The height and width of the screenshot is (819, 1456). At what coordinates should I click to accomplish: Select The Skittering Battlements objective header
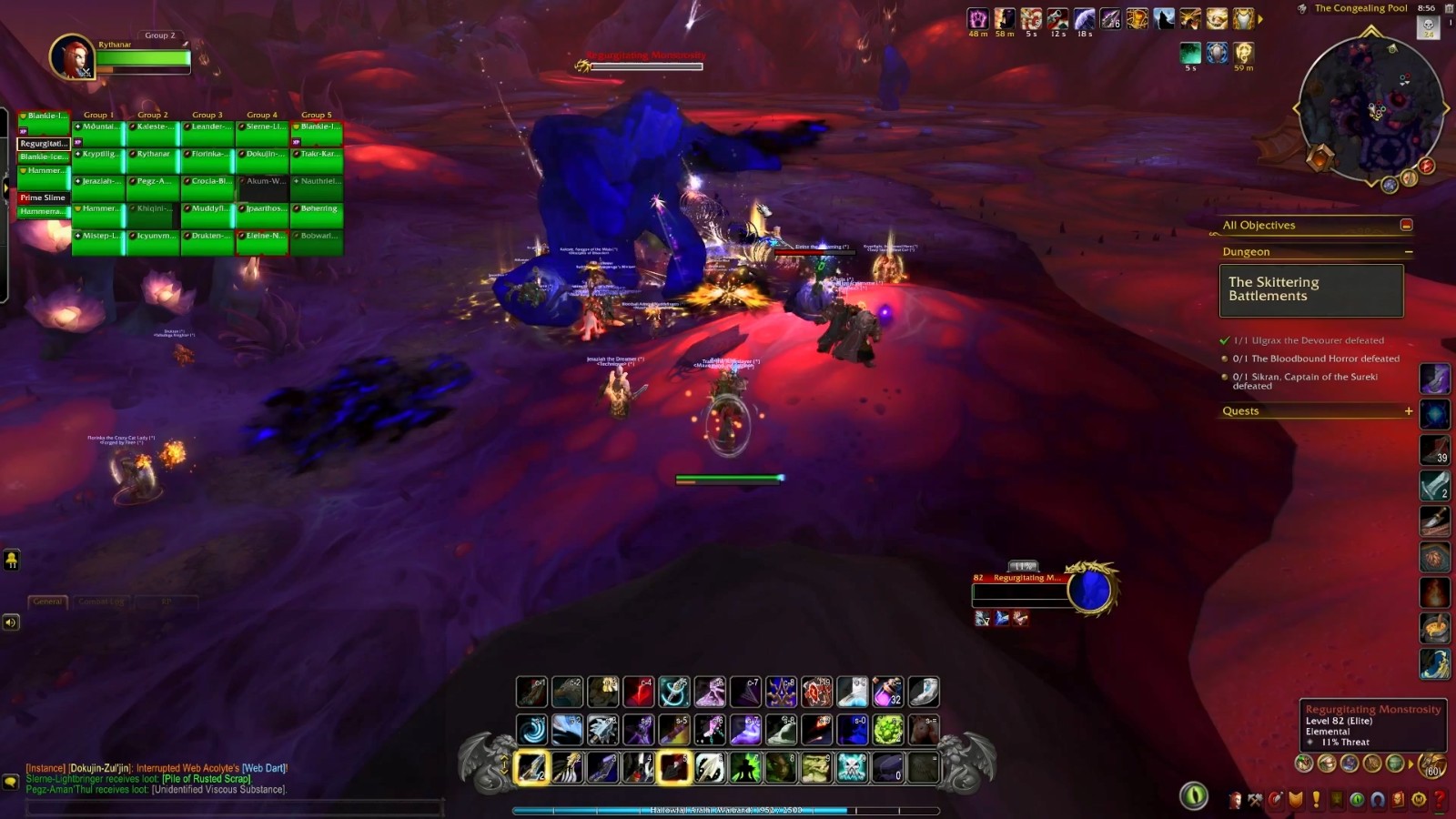coord(1310,289)
